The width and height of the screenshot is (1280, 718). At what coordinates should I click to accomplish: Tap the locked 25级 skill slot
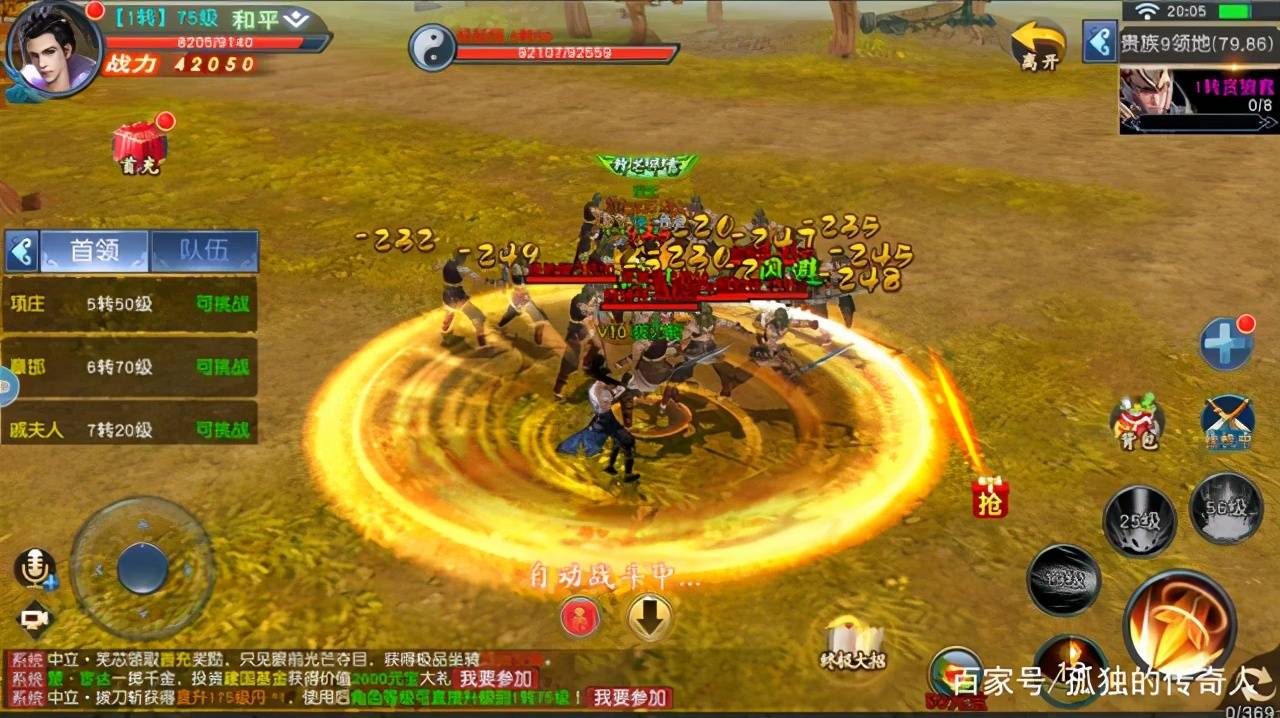coord(1139,521)
